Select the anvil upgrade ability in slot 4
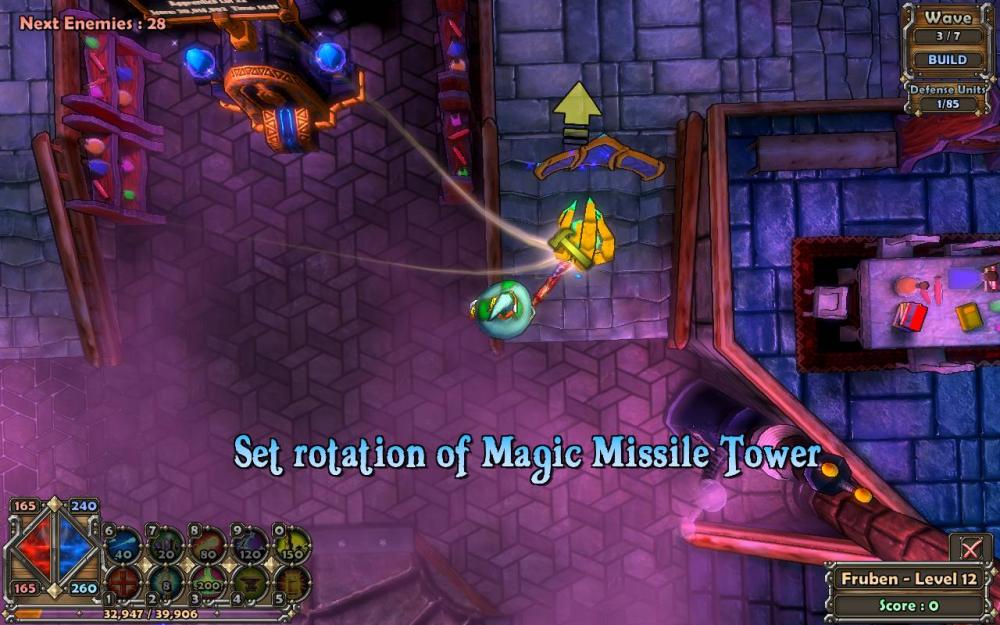 [251, 581]
